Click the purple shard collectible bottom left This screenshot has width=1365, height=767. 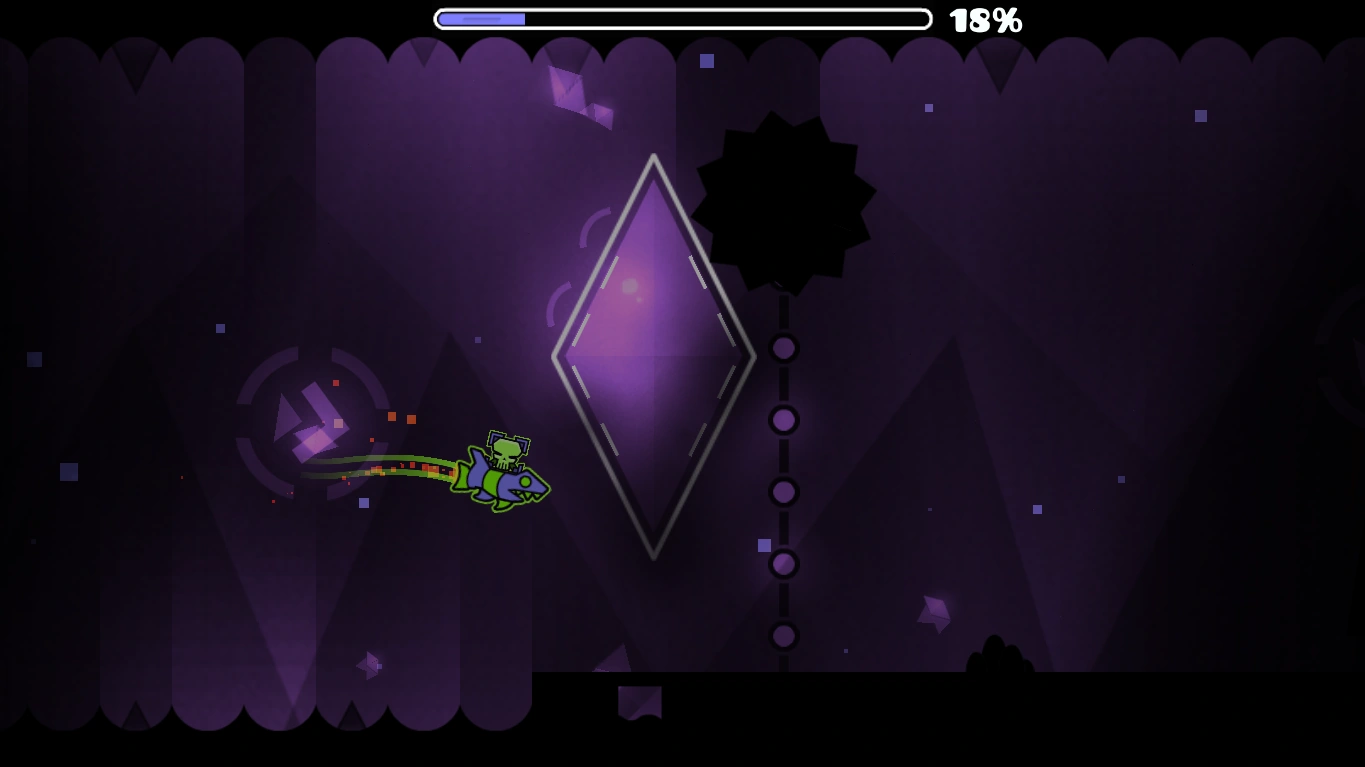pos(368,665)
